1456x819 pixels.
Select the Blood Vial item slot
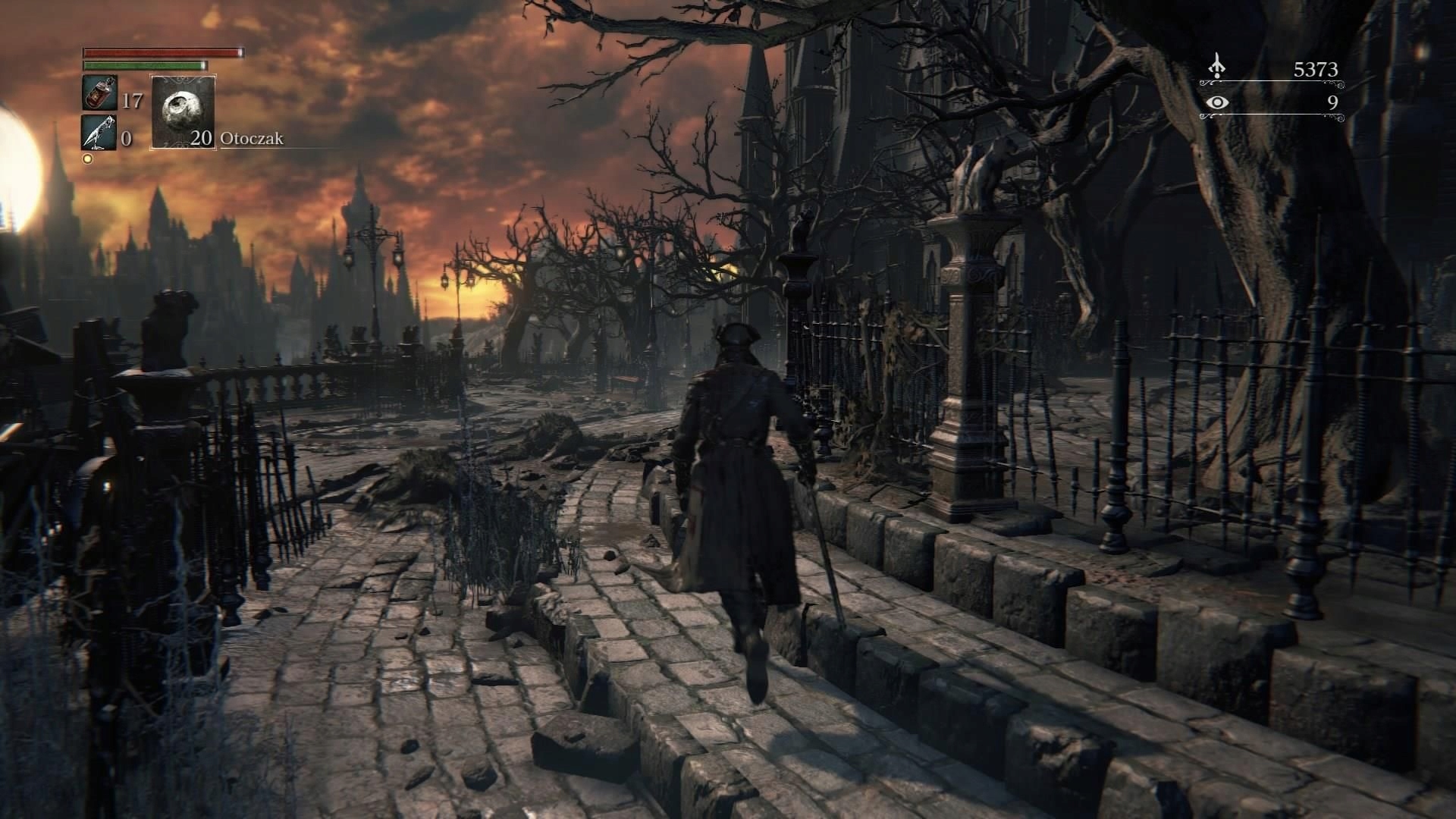[x=99, y=93]
